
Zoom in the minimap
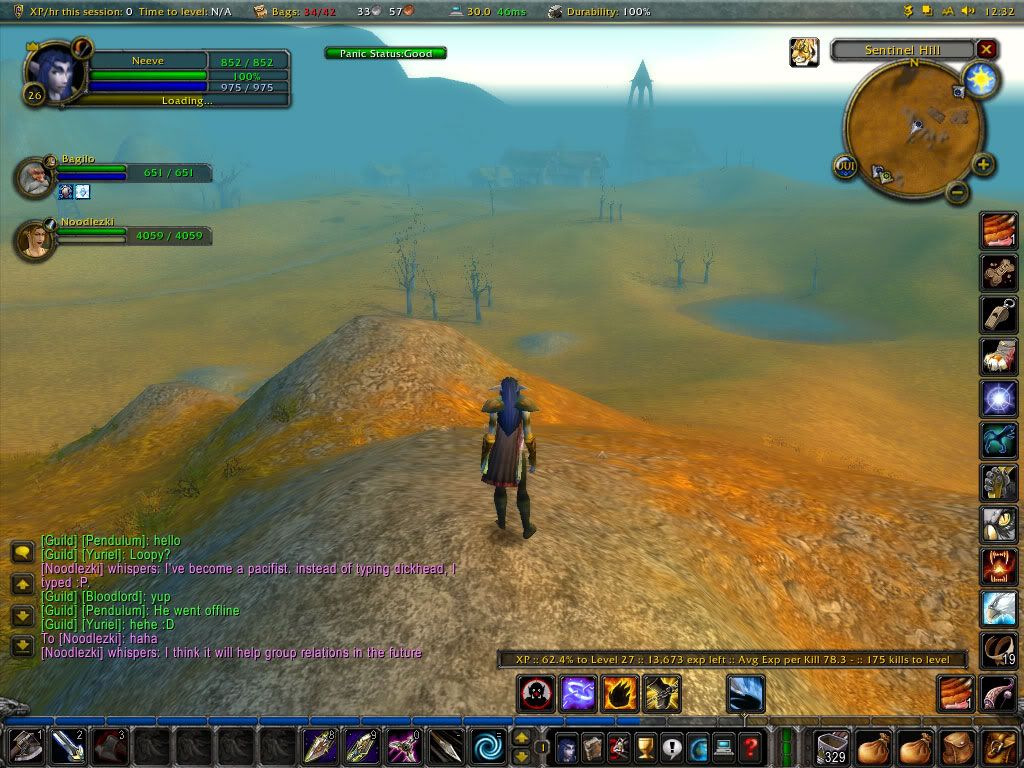click(x=983, y=165)
